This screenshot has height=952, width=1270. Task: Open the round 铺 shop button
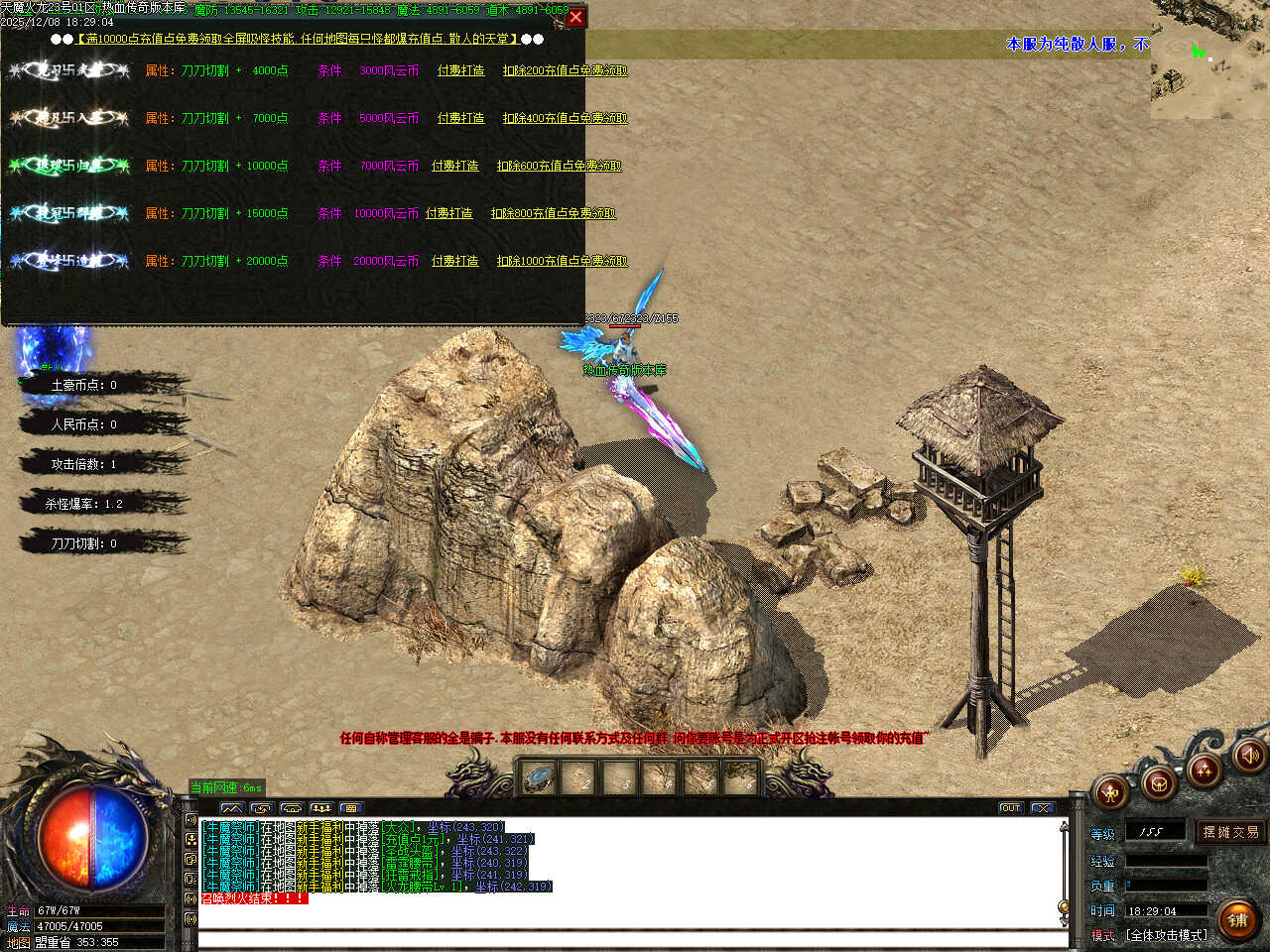coord(1237,919)
